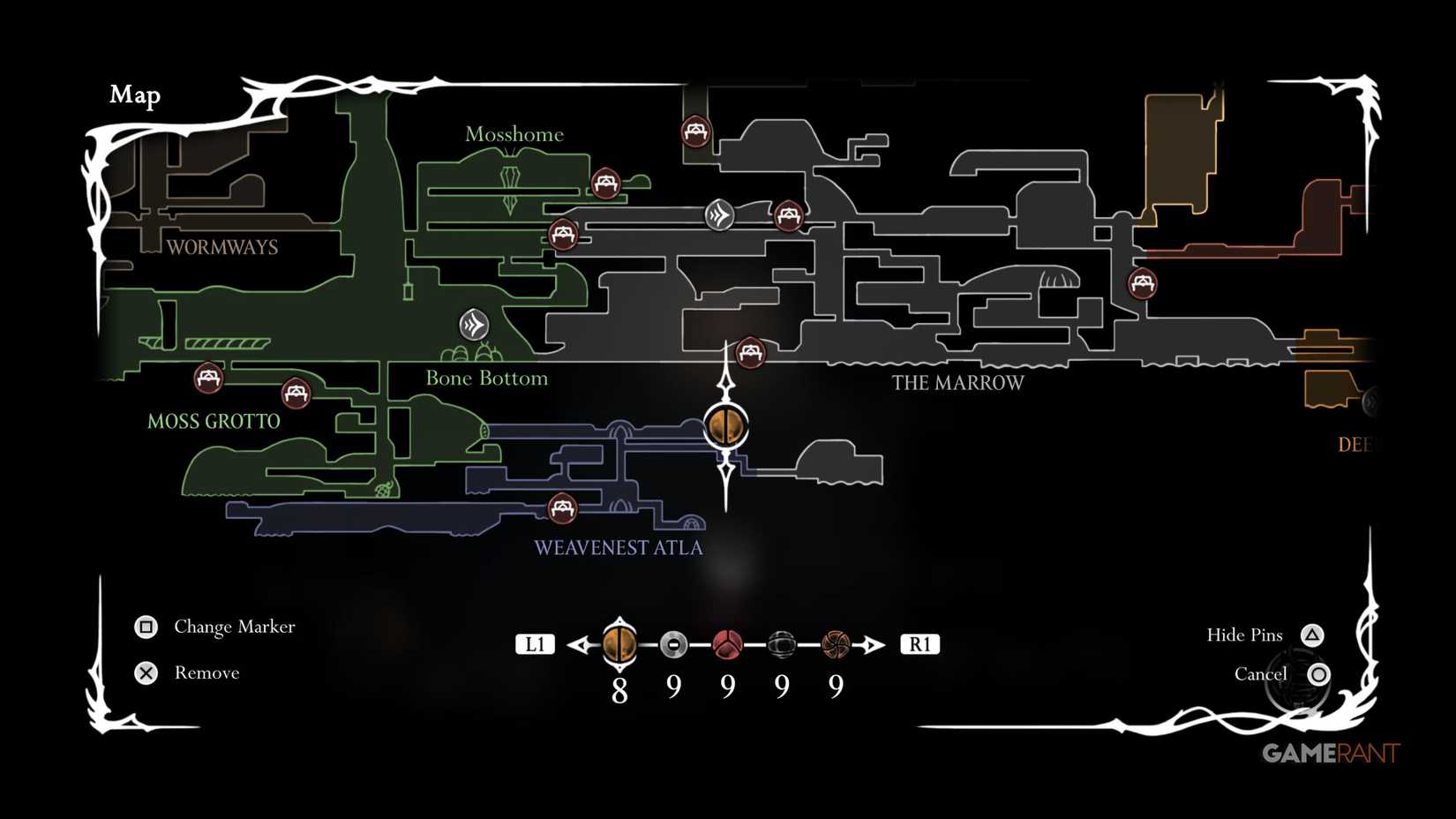Screen dimensions: 1456x819
Task: Click Cancel to close the marker menu
Action: (x=1320, y=673)
